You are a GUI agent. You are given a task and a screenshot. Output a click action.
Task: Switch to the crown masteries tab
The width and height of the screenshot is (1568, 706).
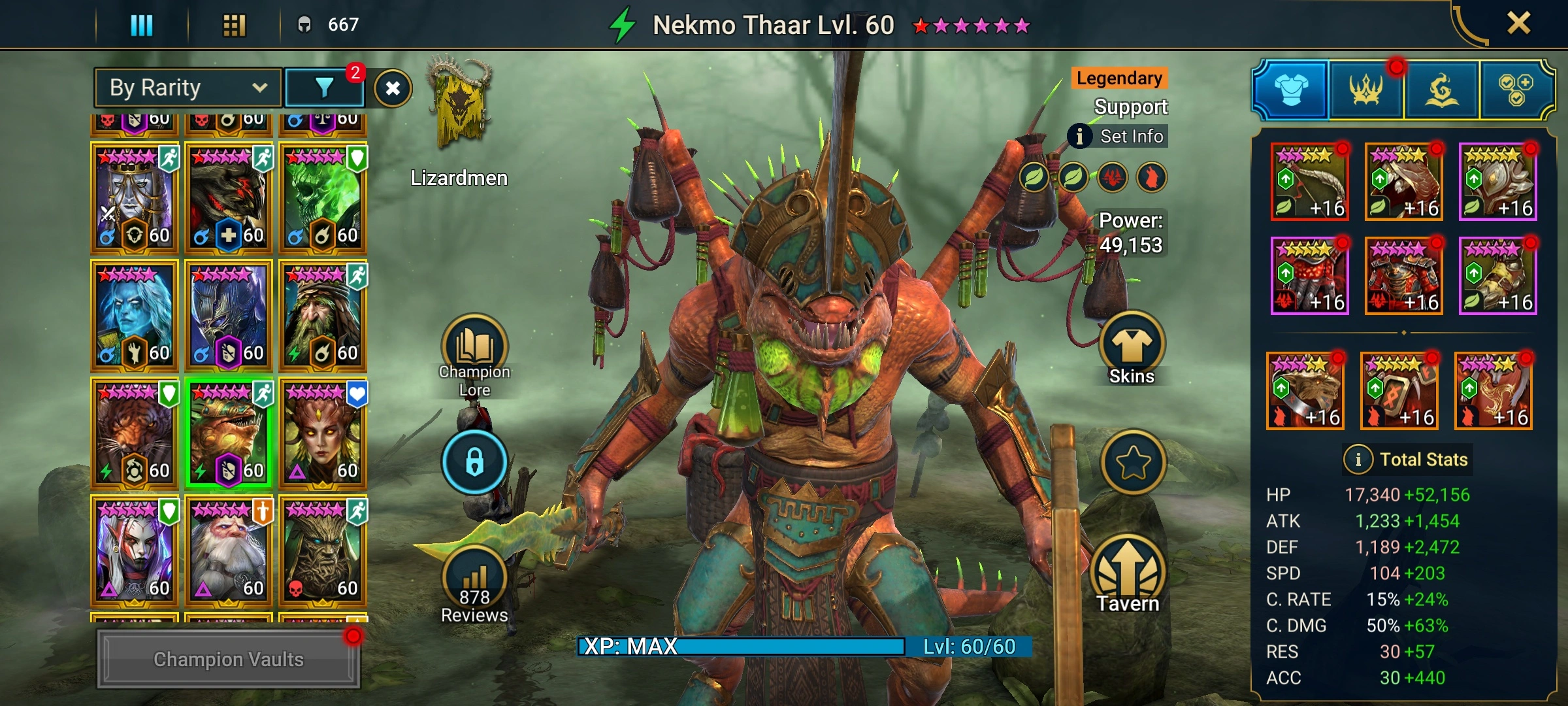pos(1366,90)
